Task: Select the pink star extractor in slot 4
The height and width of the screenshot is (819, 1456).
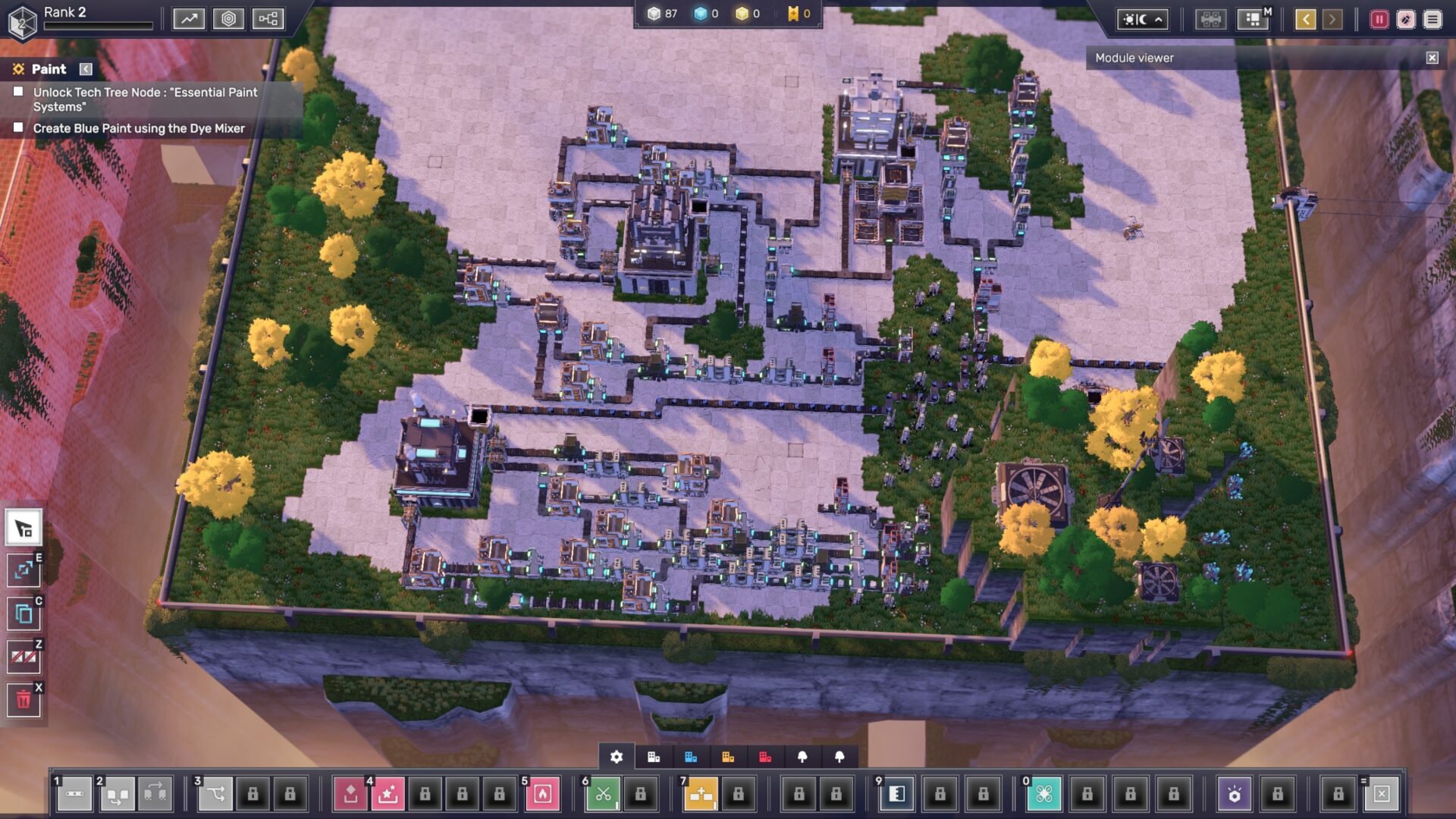Action: click(388, 794)
